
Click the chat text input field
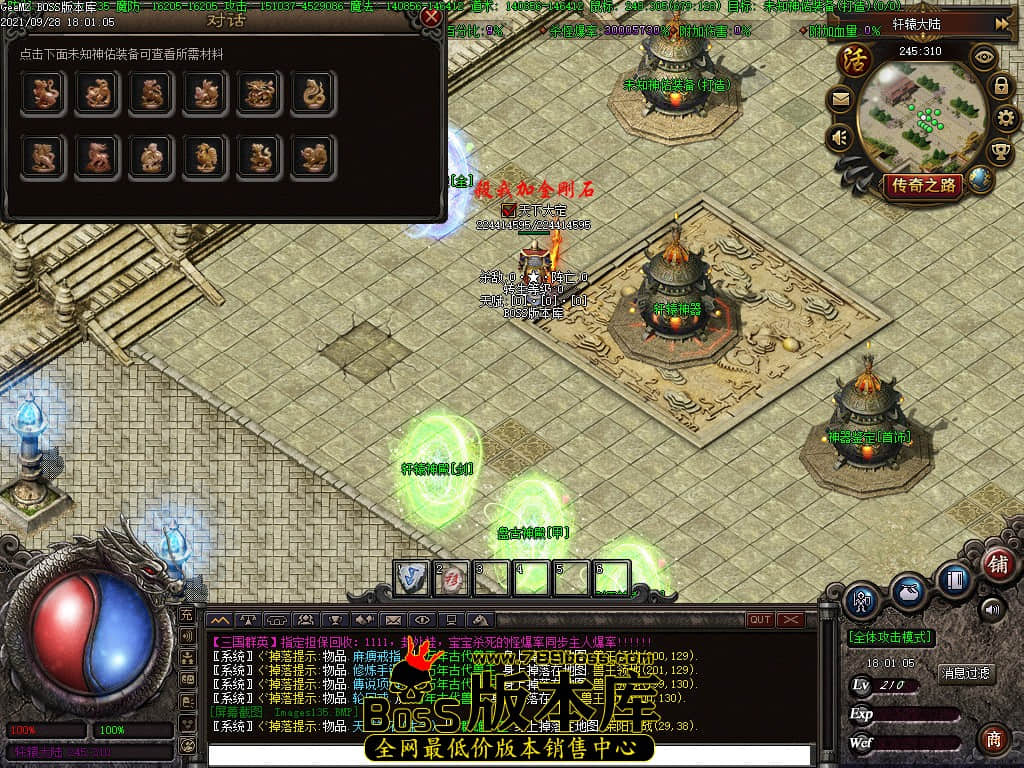pyautogui.click(x=510, y=755)
